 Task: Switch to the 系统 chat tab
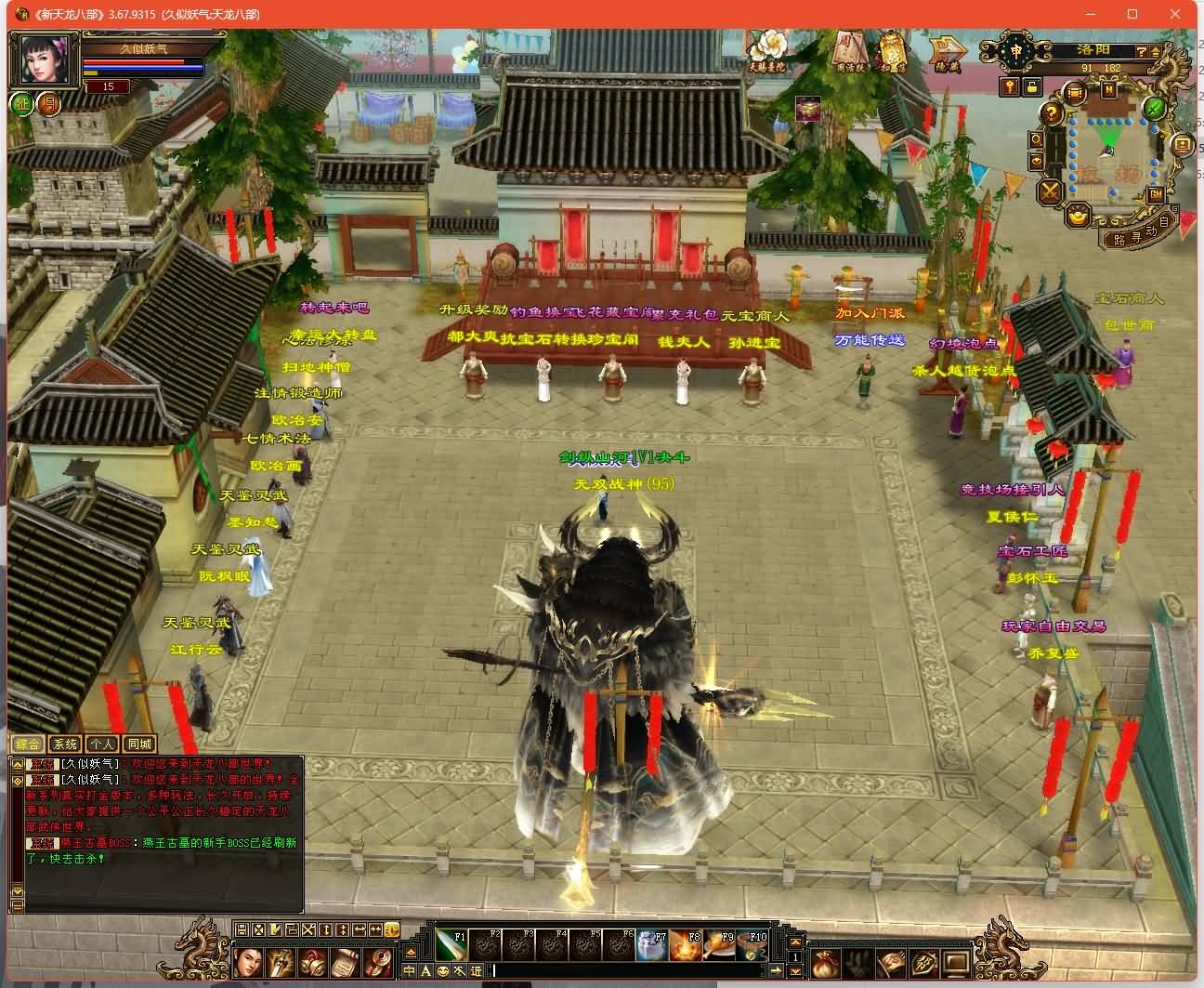[x=65, y=744]
